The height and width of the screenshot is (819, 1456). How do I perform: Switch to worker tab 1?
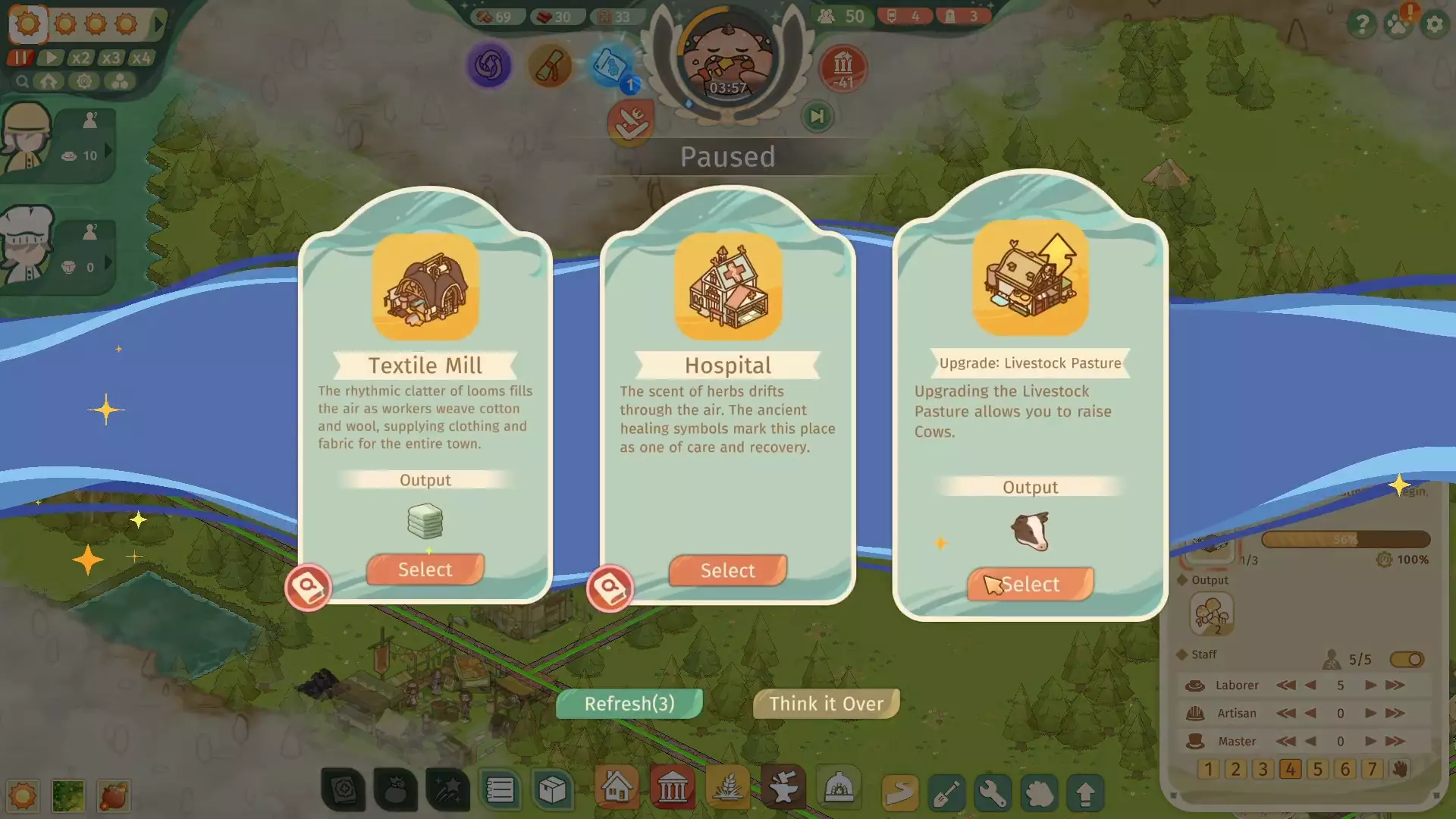(x=1207, y=769)
